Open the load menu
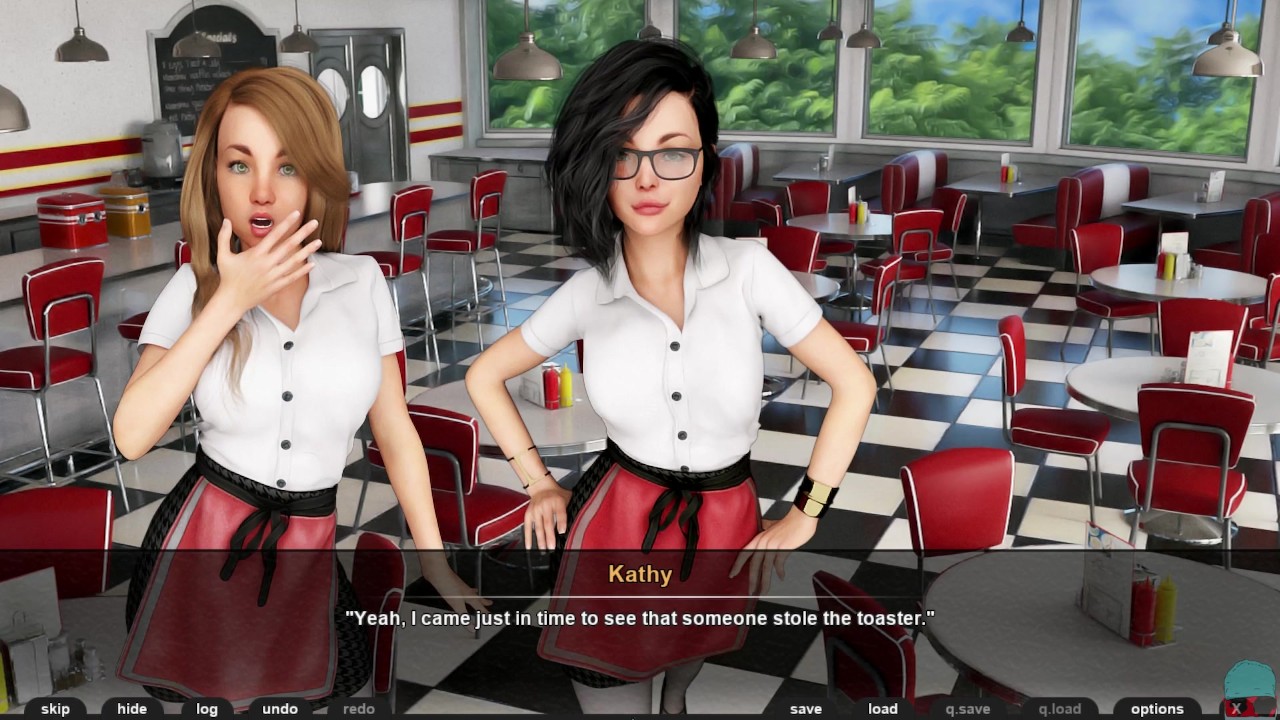This screenshot has width=1280, height=720. coord(883,709)
